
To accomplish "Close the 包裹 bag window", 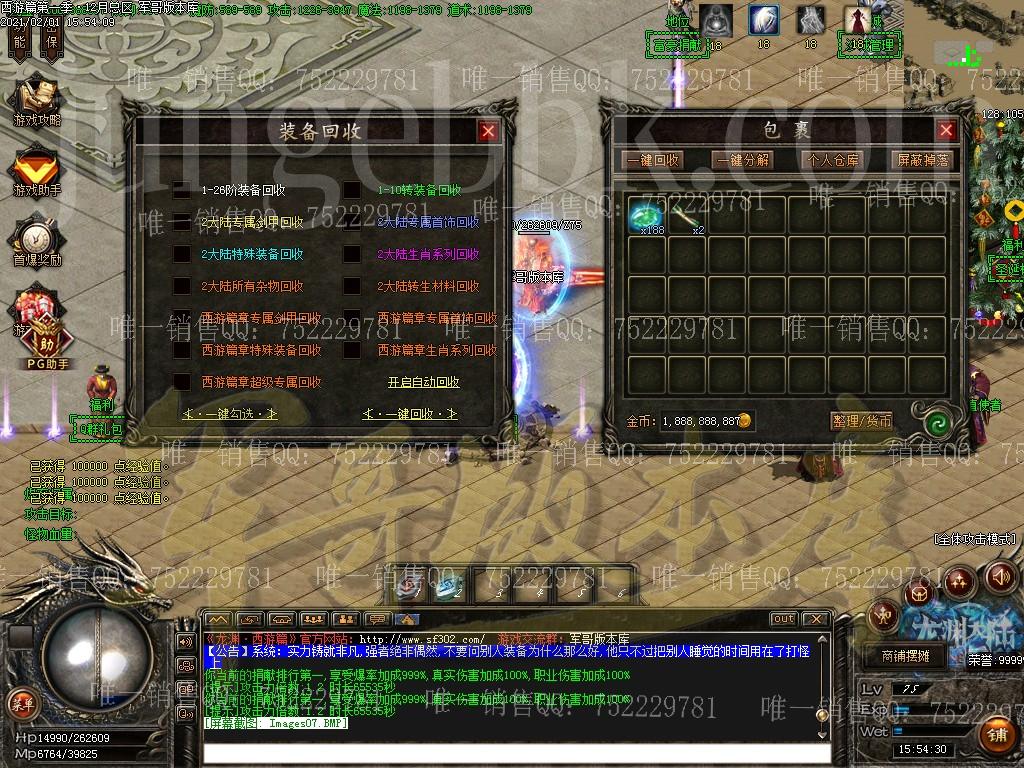I will (x=946, y=131).
